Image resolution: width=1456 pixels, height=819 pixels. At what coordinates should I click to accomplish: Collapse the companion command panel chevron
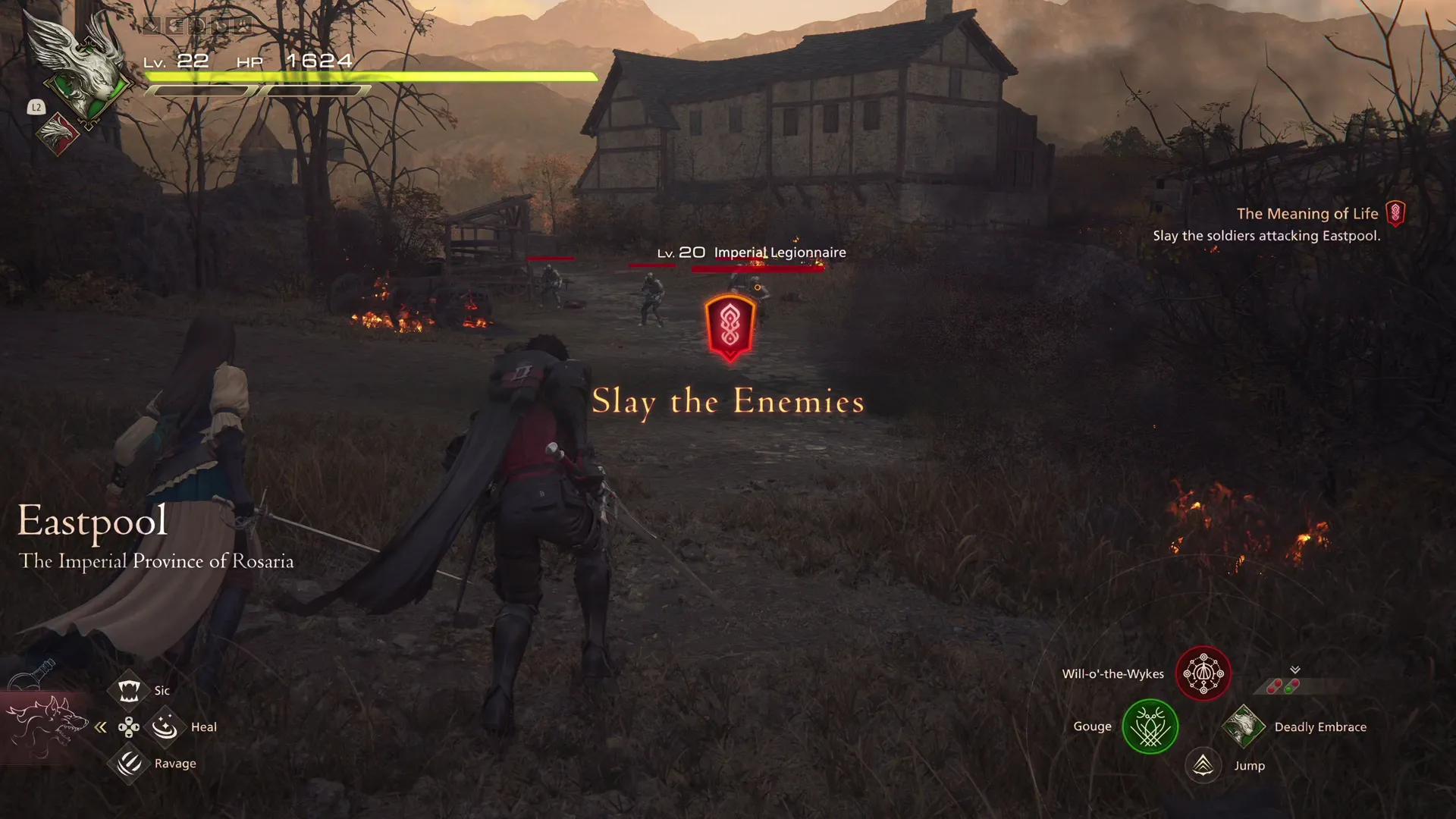pyautogui.click(x=101, y=726)
